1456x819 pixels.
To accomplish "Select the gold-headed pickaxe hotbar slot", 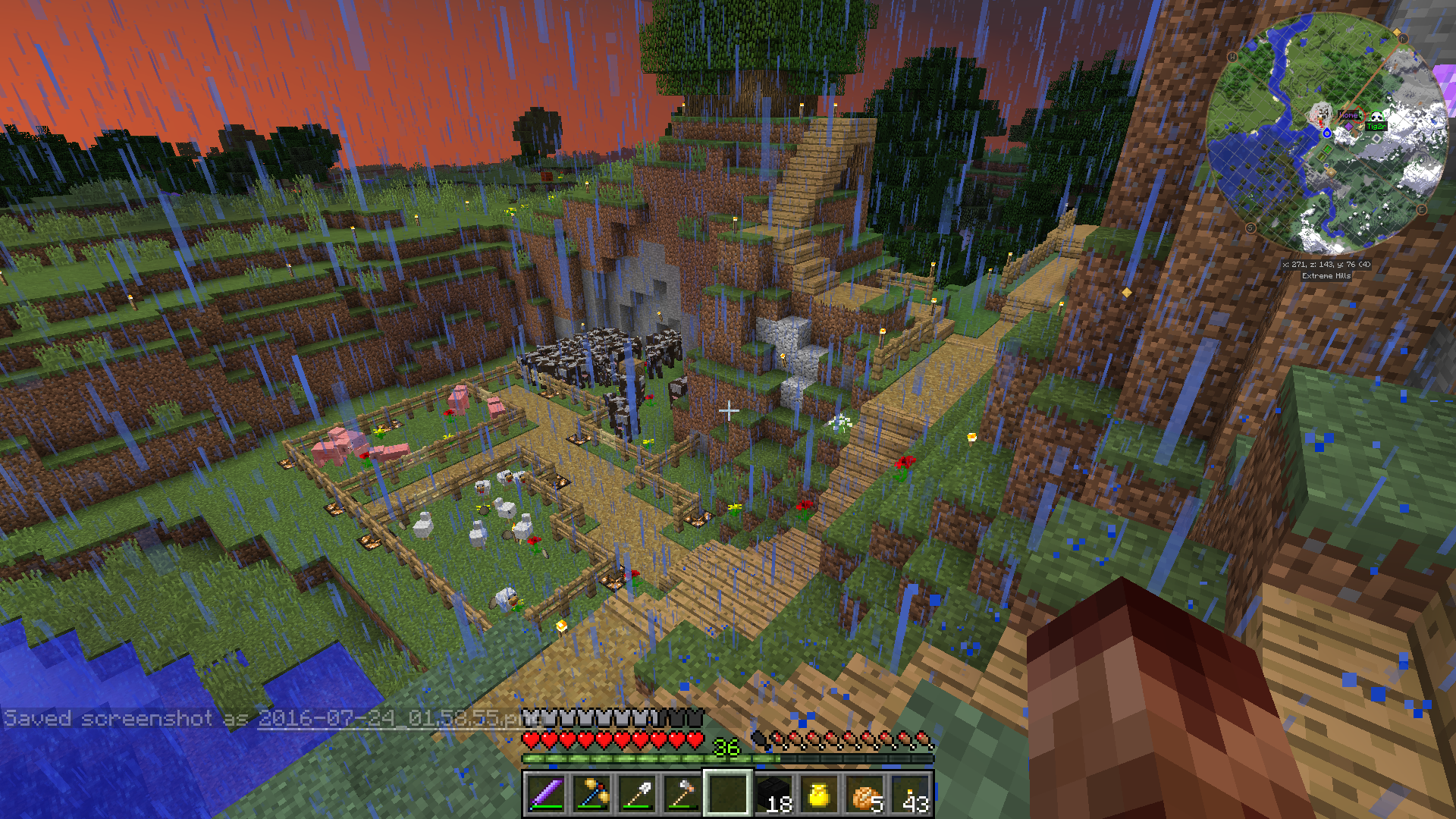I will coord(591,794).
